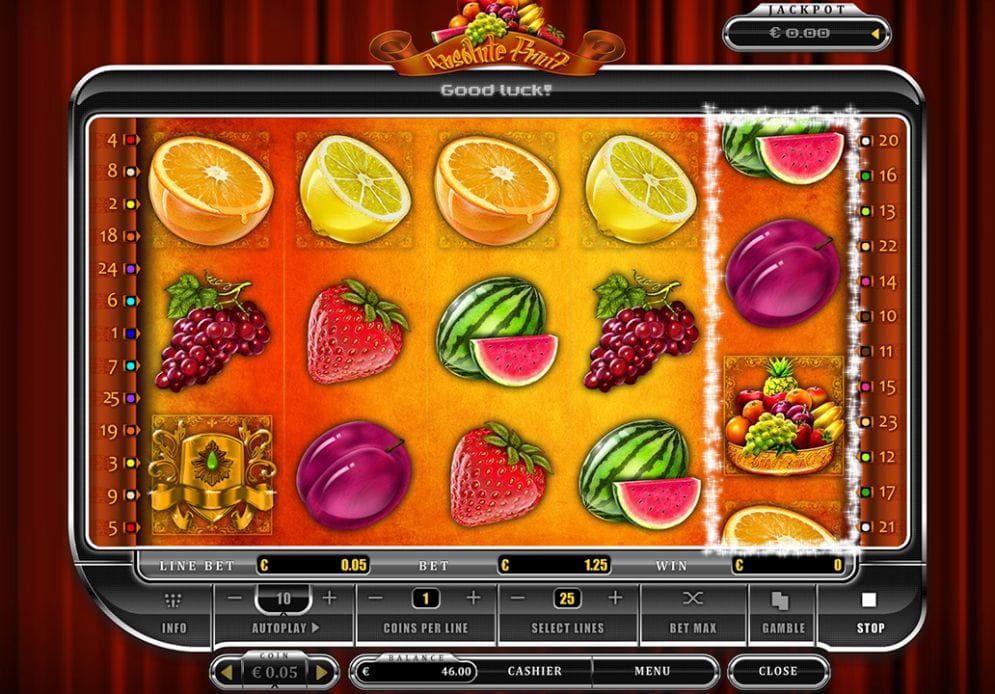The height and width of the screenshot is (694, 995).
Task: Increase the number of selected lines
Action: click(x=615, y=599)
